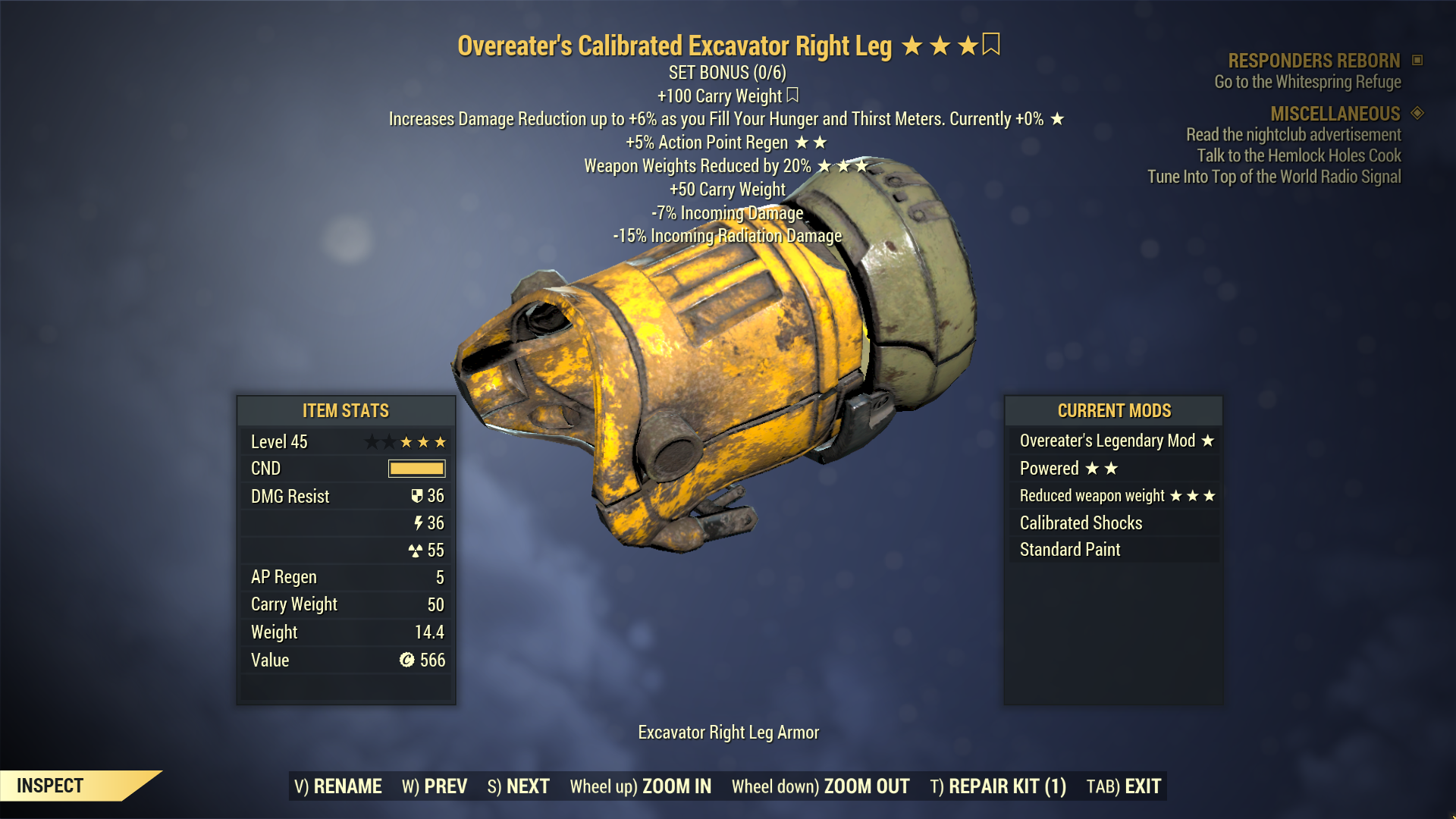Go to the PREV item
Screen dimensions: 1456x819
[x=435, y=786]
